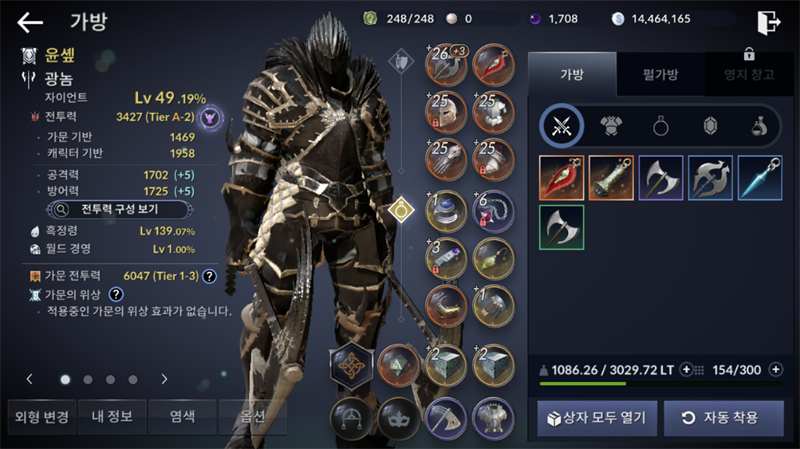Open the locked 영지 창고 tab
The width and height of the screenshot is (800, 449).
point(741,74)
